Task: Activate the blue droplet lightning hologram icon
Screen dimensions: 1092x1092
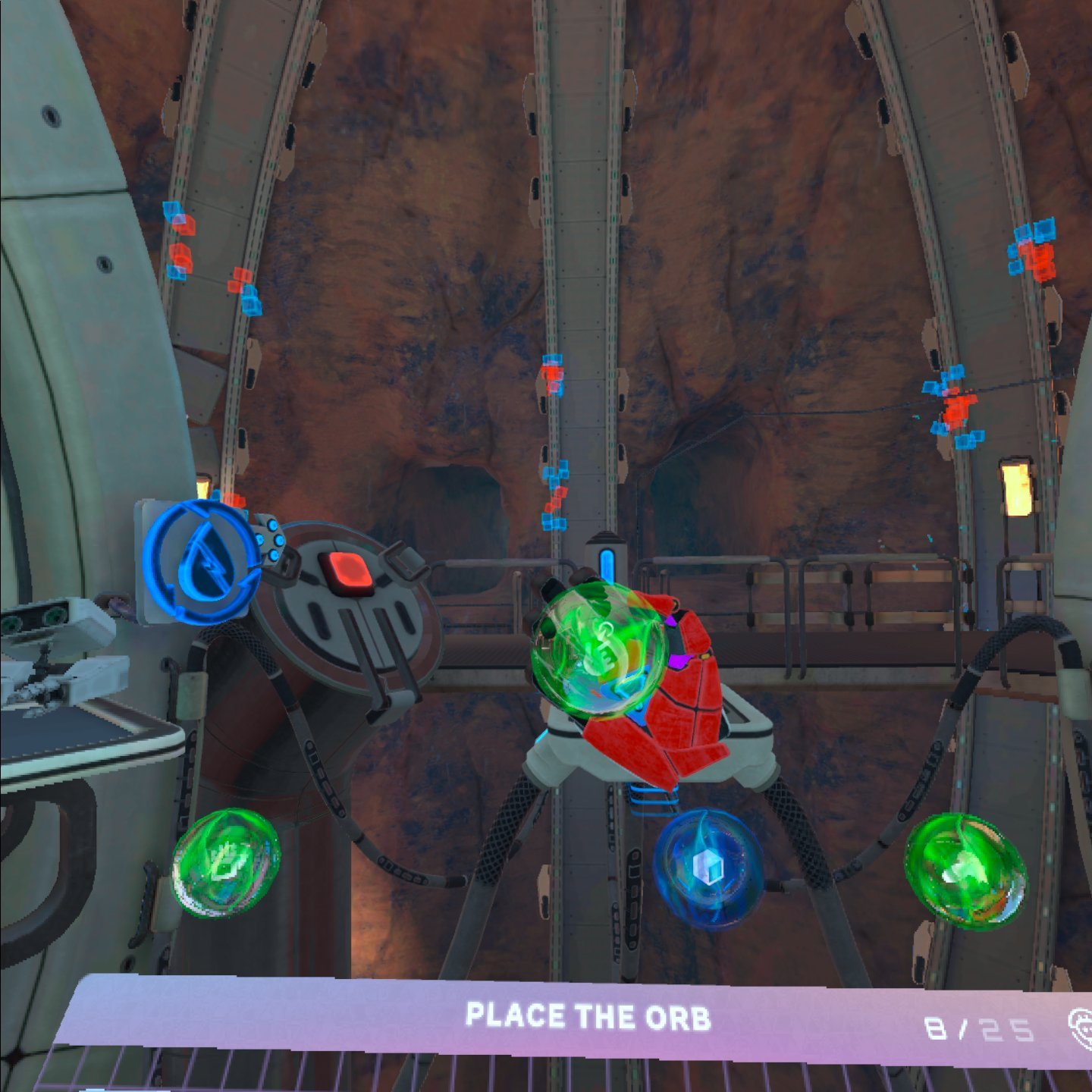Action: coord(201,561)
